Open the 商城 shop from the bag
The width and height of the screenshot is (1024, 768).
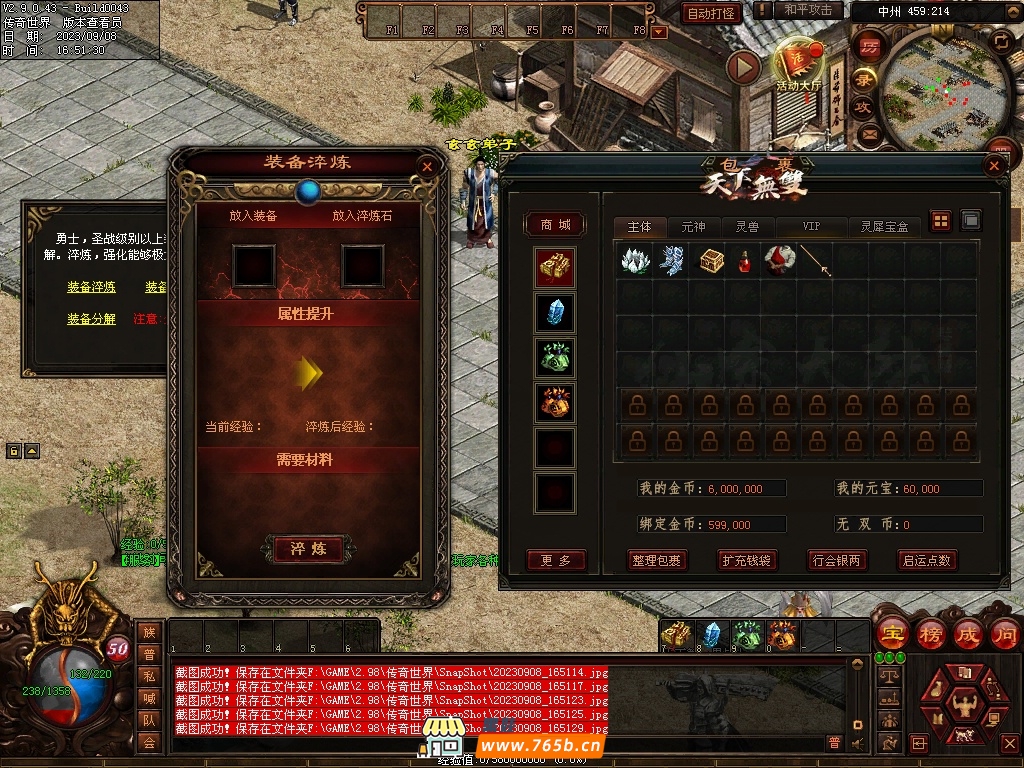pos(556,225)
